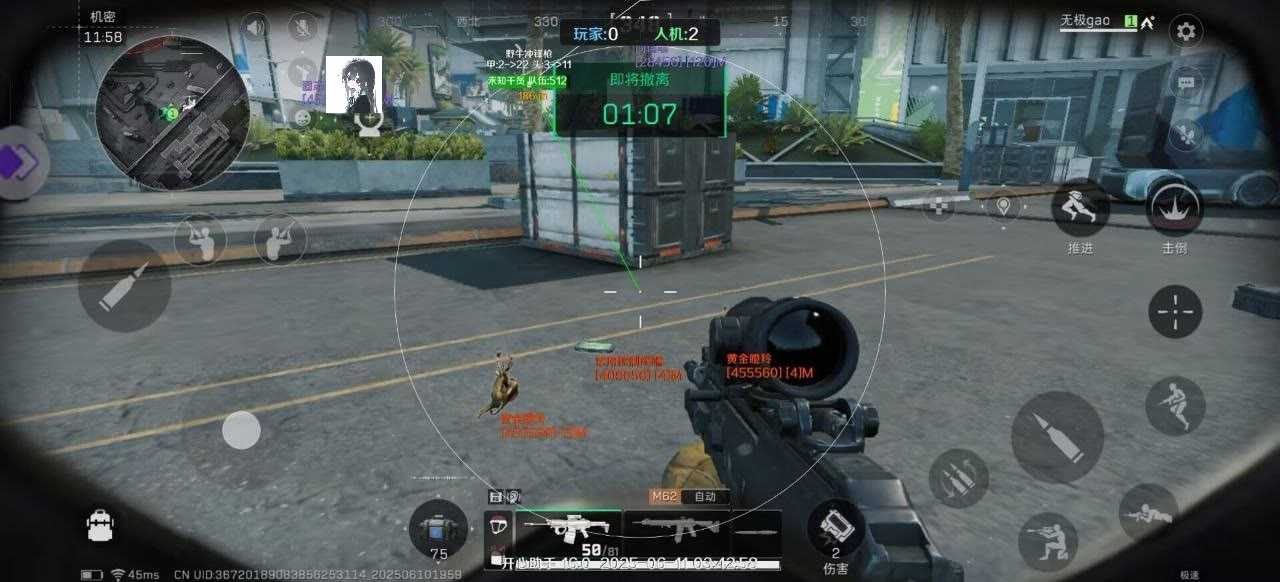Fire with the left-side bullet button
Viewport: 1280px width, 582px height.
pyautogui.click(x=125, y=285)
